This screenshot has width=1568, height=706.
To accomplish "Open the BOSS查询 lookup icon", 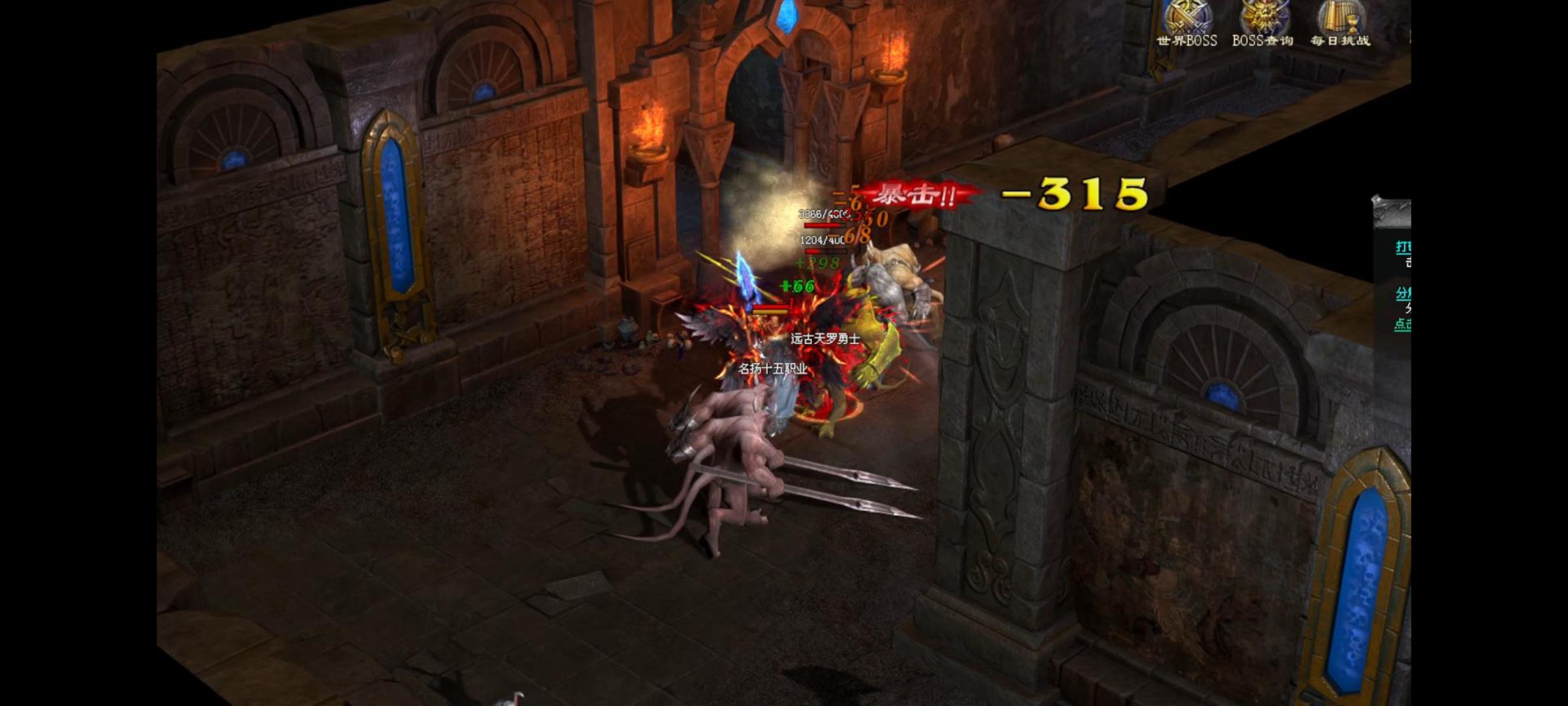I will pos(1262,21).
